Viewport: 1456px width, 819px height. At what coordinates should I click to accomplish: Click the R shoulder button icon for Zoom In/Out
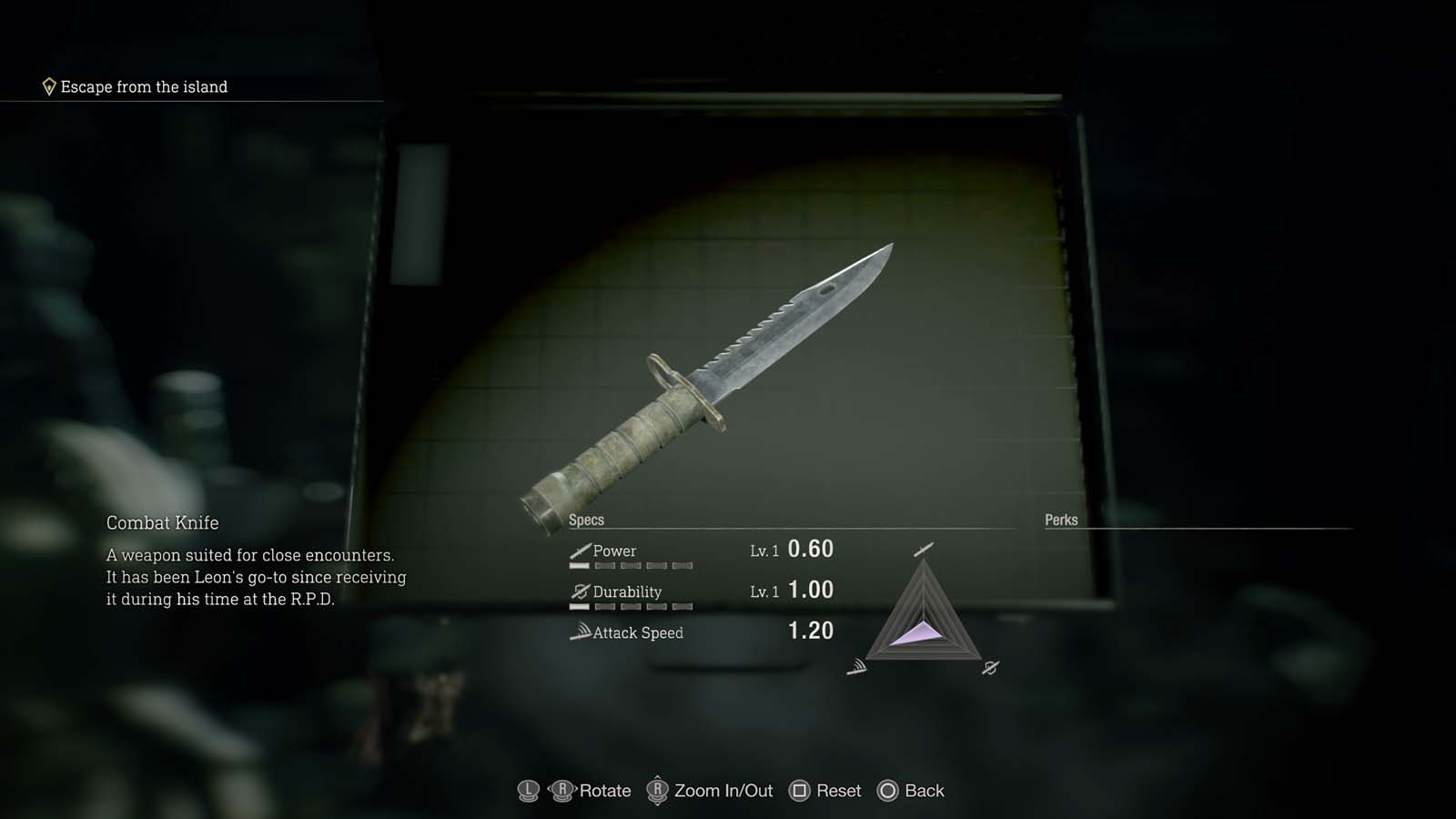pyautogui.click(x=659, y=790)
